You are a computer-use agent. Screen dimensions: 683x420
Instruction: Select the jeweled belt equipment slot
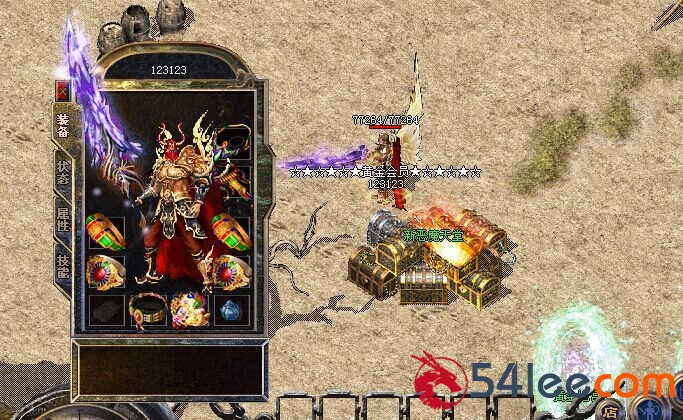click(147, 307)
